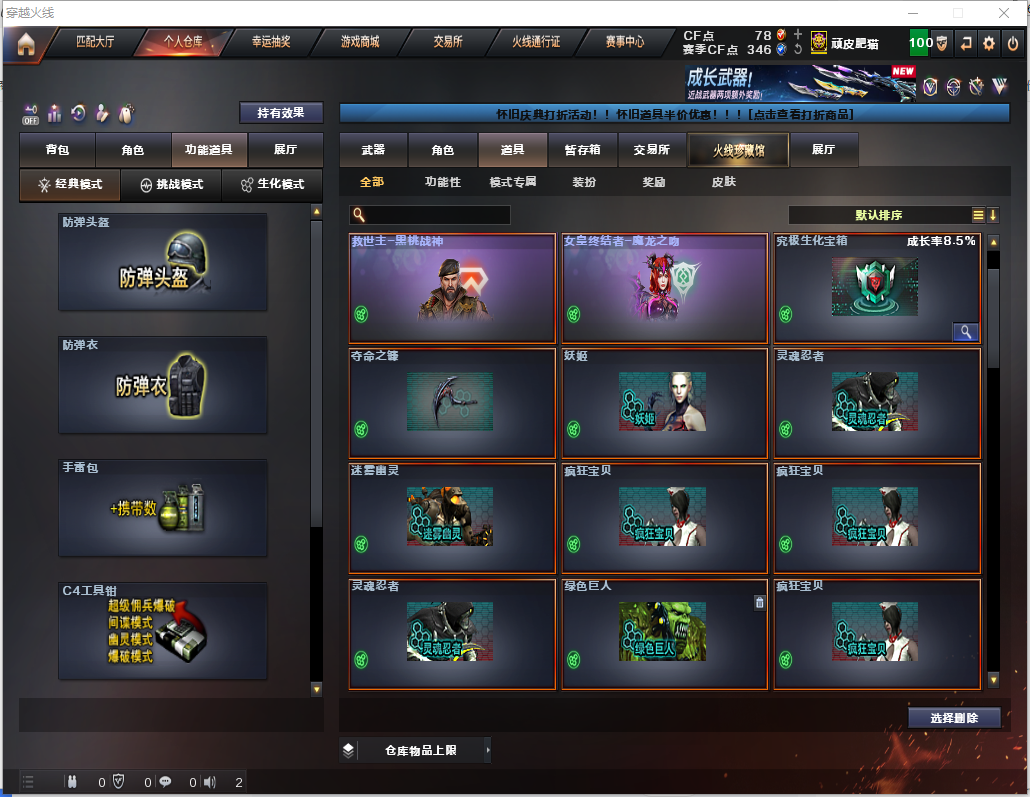Screen dimensions: 1030x797
Task: Choose the 手雷包 grenade pack item
Action: pyautogui.click(x=163, y=507)
